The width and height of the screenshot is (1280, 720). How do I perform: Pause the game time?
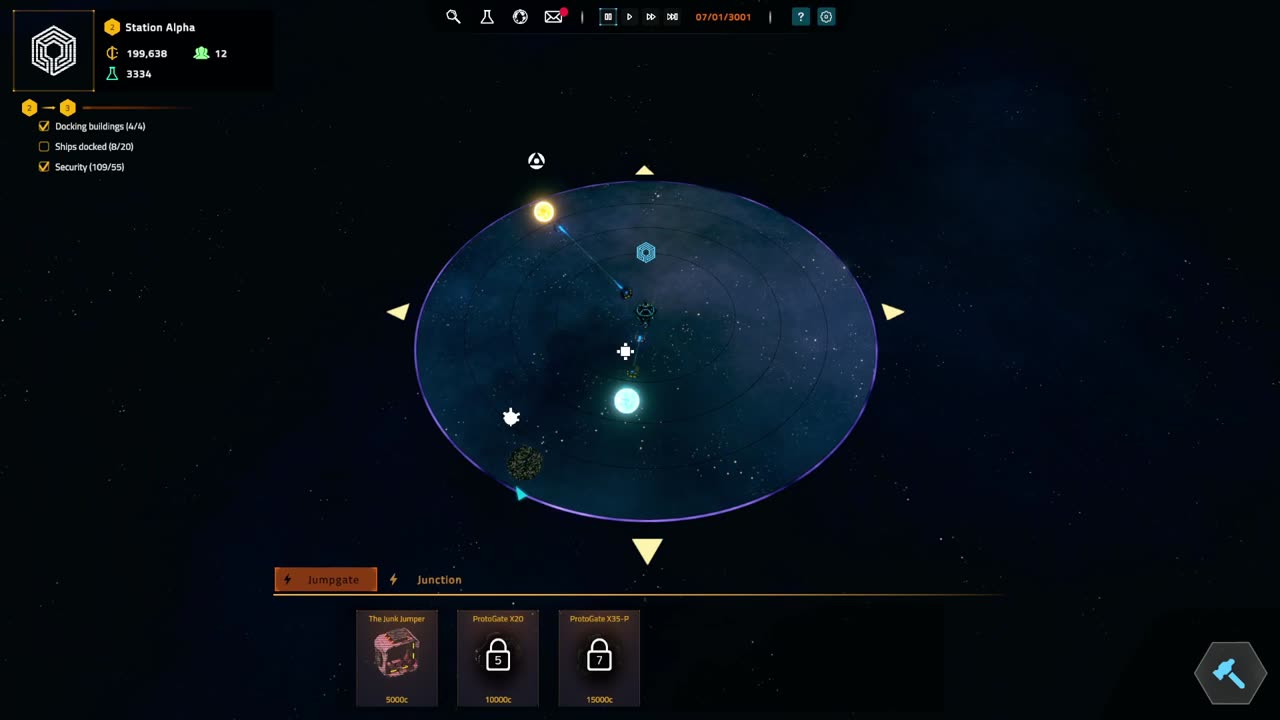click(607, 17)
